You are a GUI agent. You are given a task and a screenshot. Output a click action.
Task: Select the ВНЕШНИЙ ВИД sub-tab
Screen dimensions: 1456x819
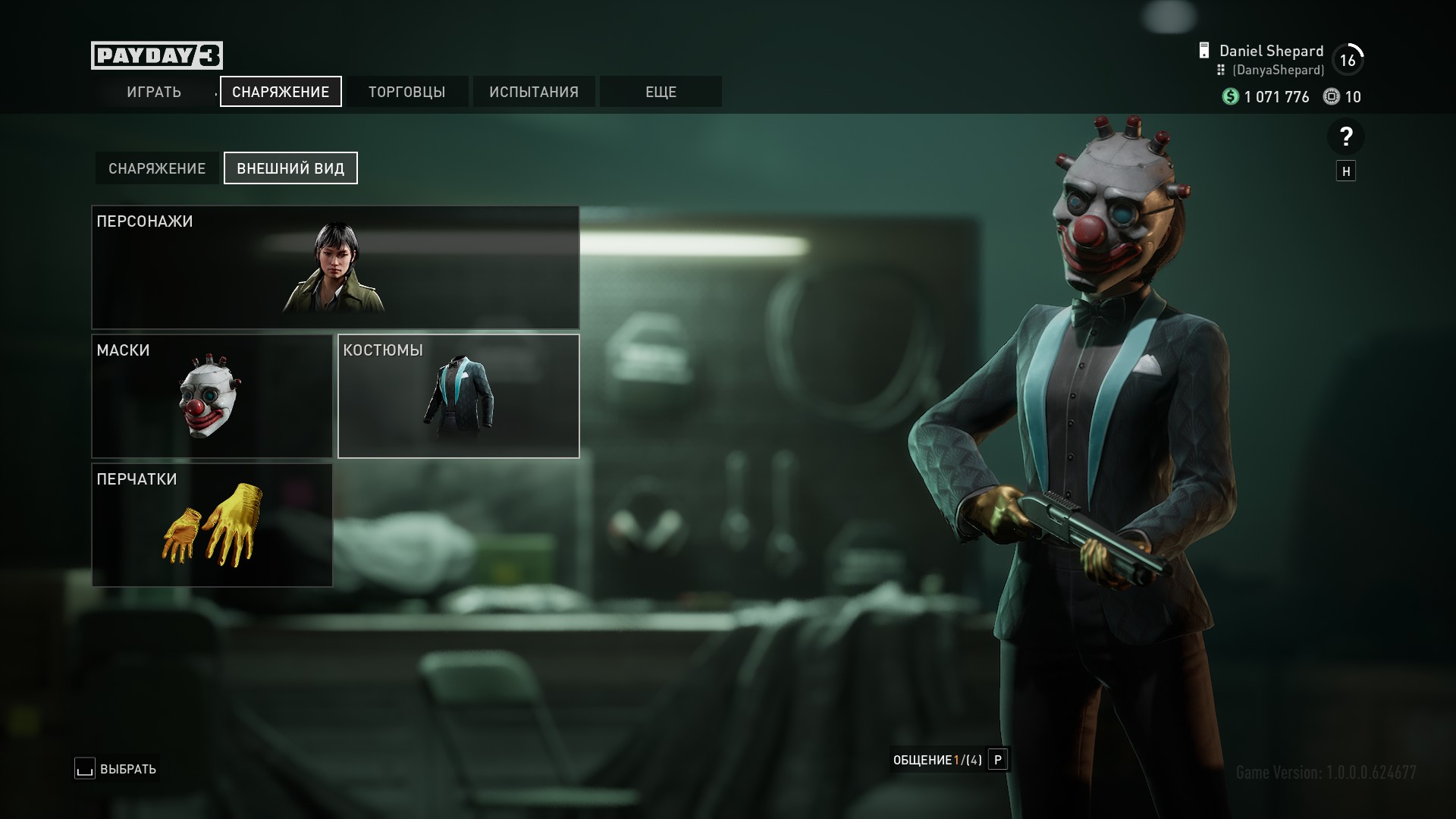(290, 168)
